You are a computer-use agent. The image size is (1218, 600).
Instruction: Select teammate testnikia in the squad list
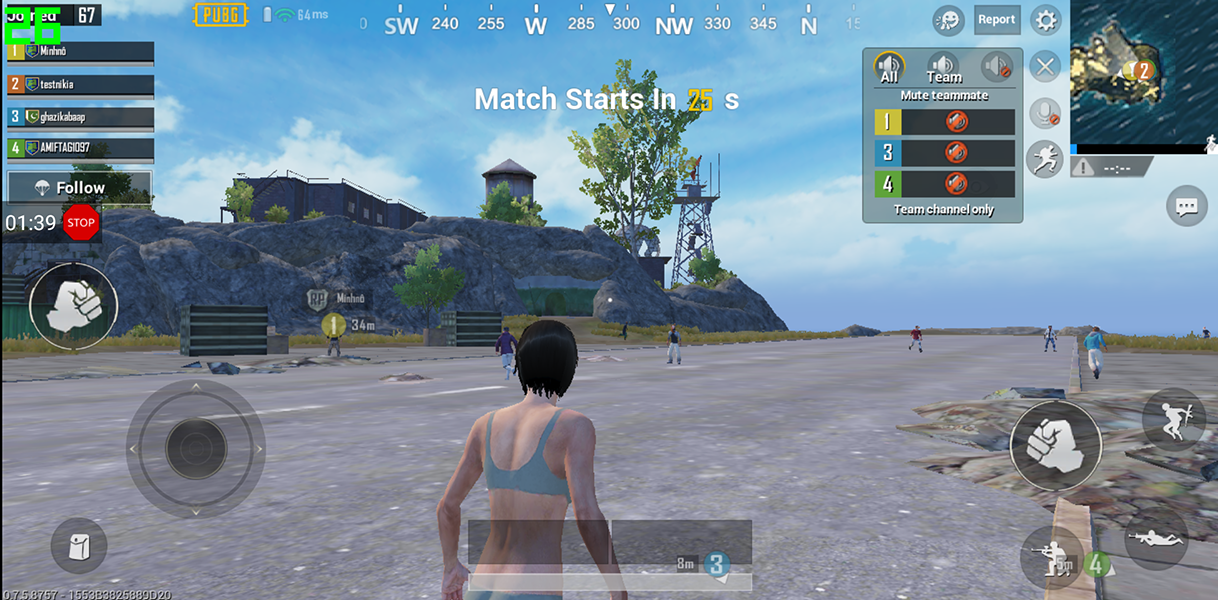pyautogui.click(x=80, y=84)
